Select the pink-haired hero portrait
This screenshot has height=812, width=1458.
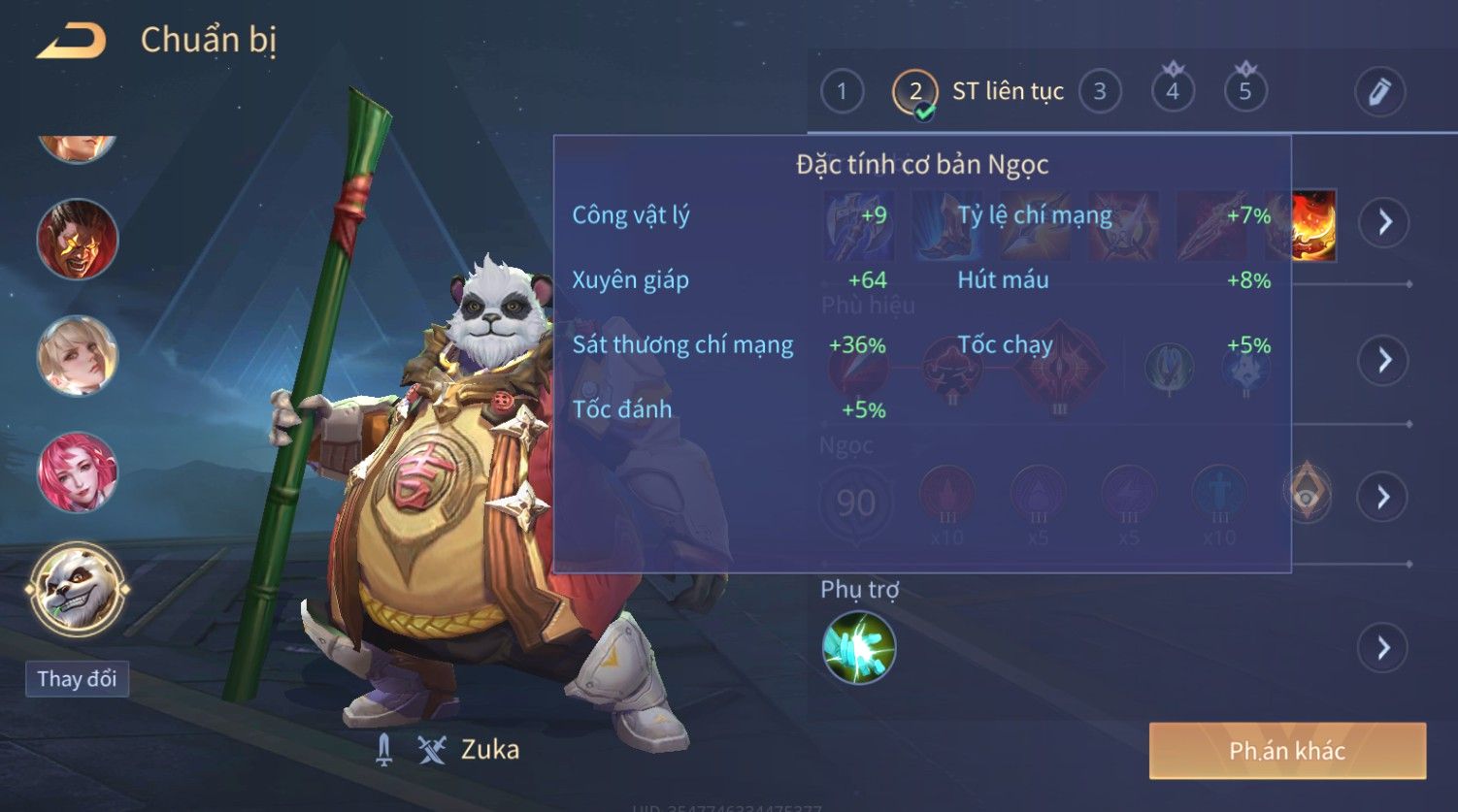tap(77, 472)
